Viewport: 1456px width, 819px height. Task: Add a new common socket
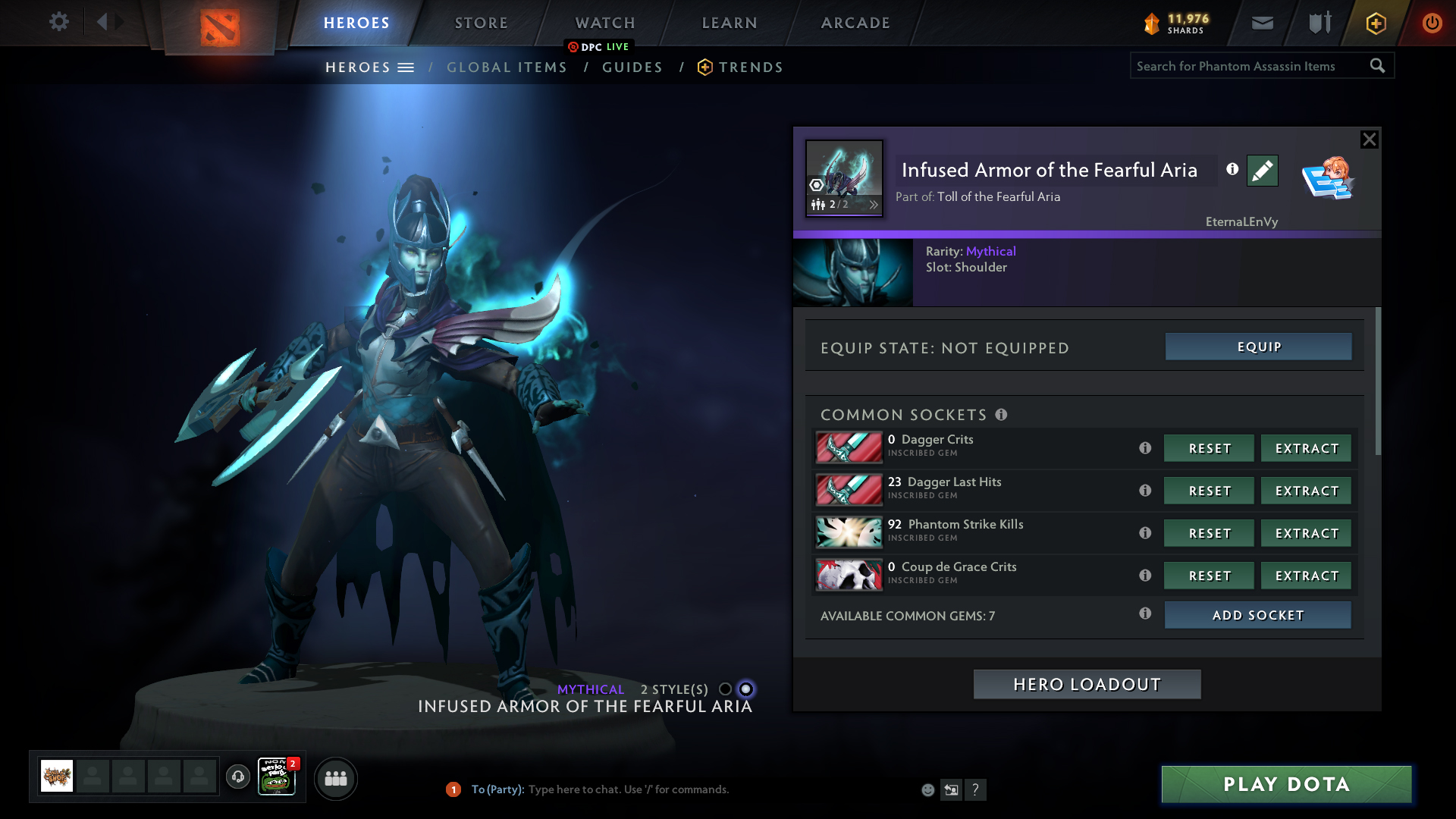(x=1257, y=615)
